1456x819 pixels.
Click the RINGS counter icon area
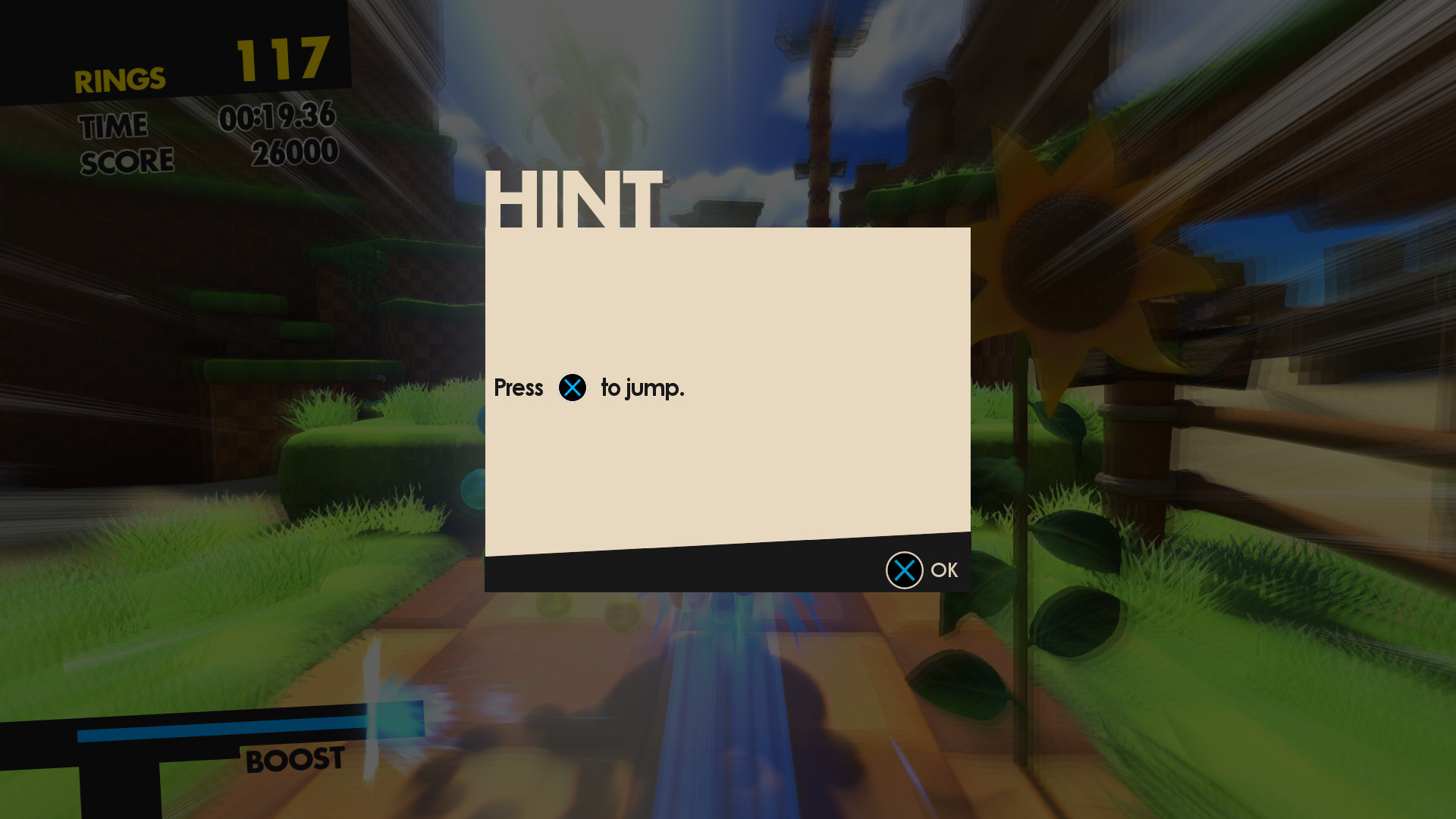click(x=120, y=77)
